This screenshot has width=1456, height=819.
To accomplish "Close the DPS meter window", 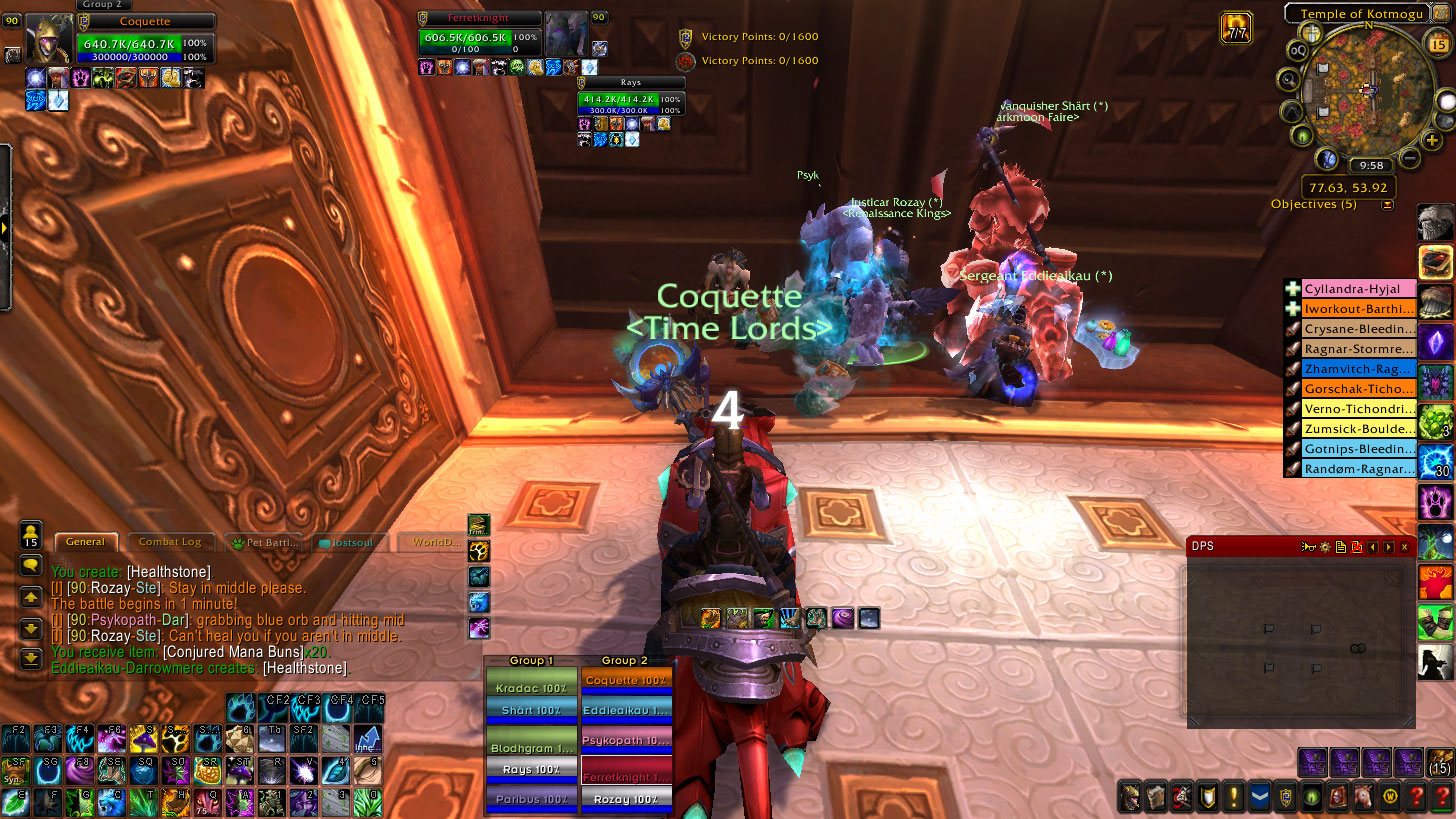I will [1405, 547].
